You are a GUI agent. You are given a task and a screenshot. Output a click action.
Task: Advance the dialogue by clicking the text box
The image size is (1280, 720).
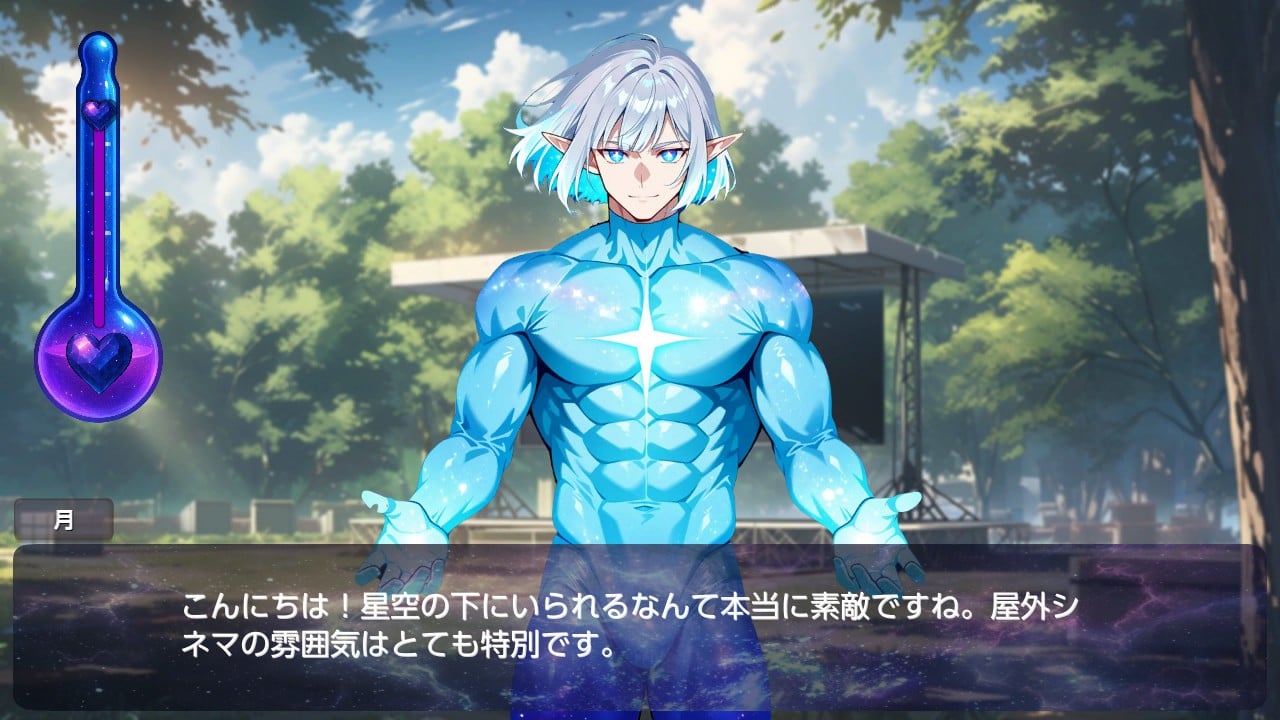[640, 625]
